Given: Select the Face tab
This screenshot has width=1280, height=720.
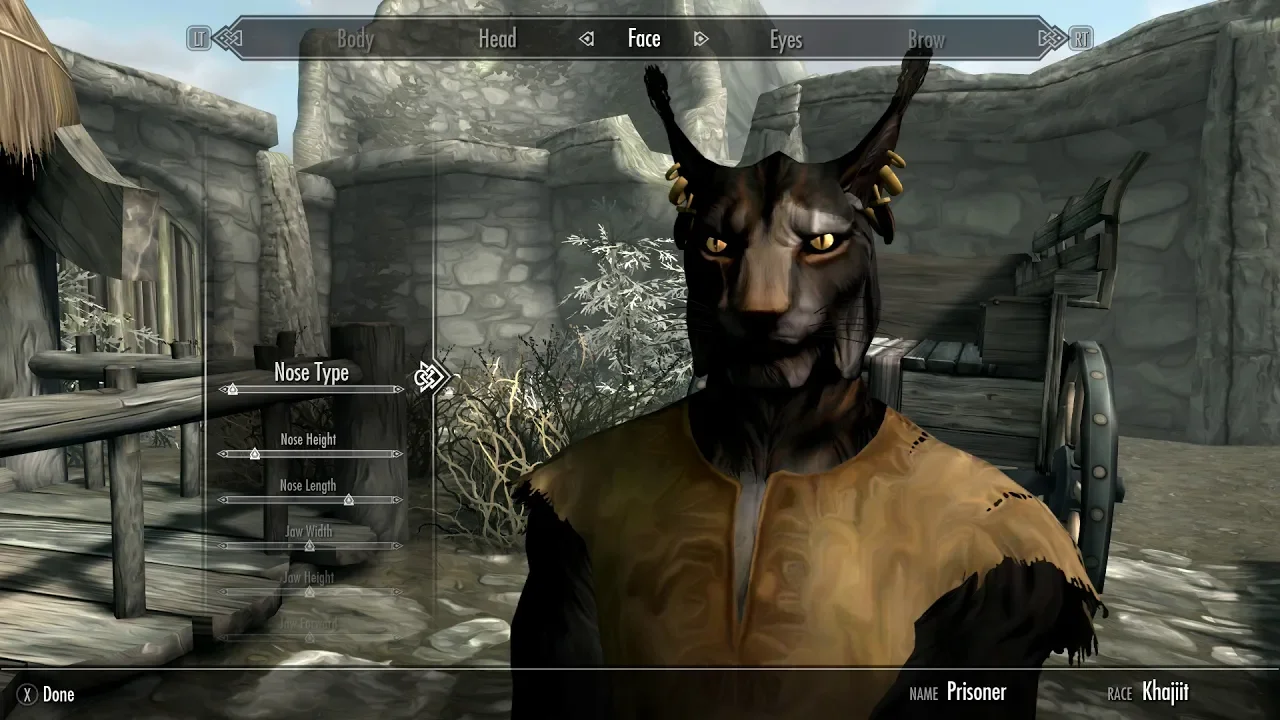Looking at the screenshot, I should pyautogui.click(x=644, y=39).
